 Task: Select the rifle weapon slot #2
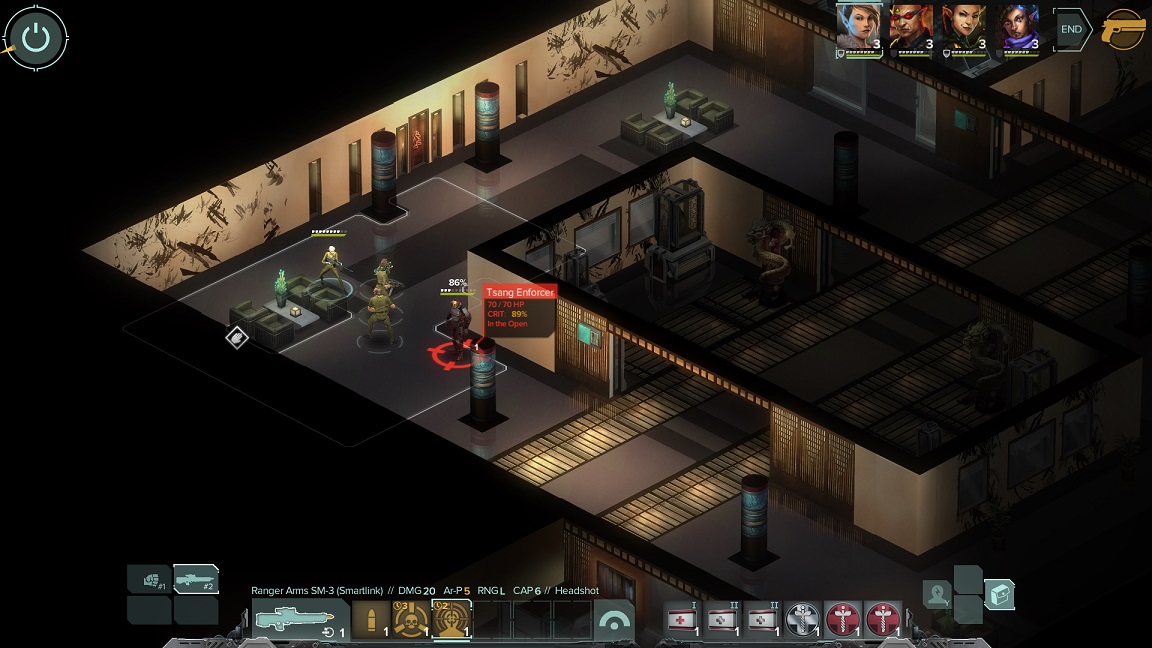[x=195, y=580]
